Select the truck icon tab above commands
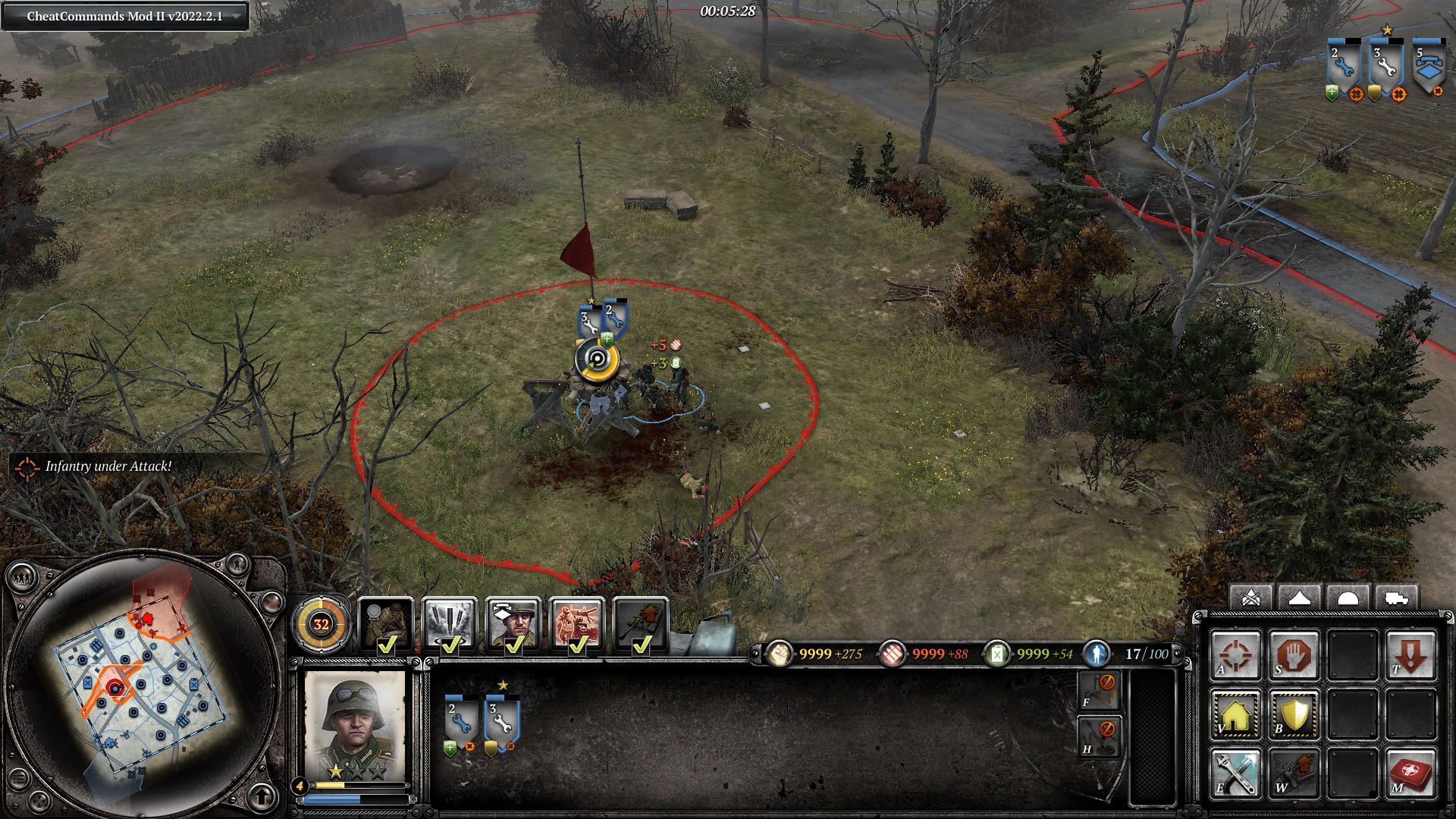 pos(1396,599)
